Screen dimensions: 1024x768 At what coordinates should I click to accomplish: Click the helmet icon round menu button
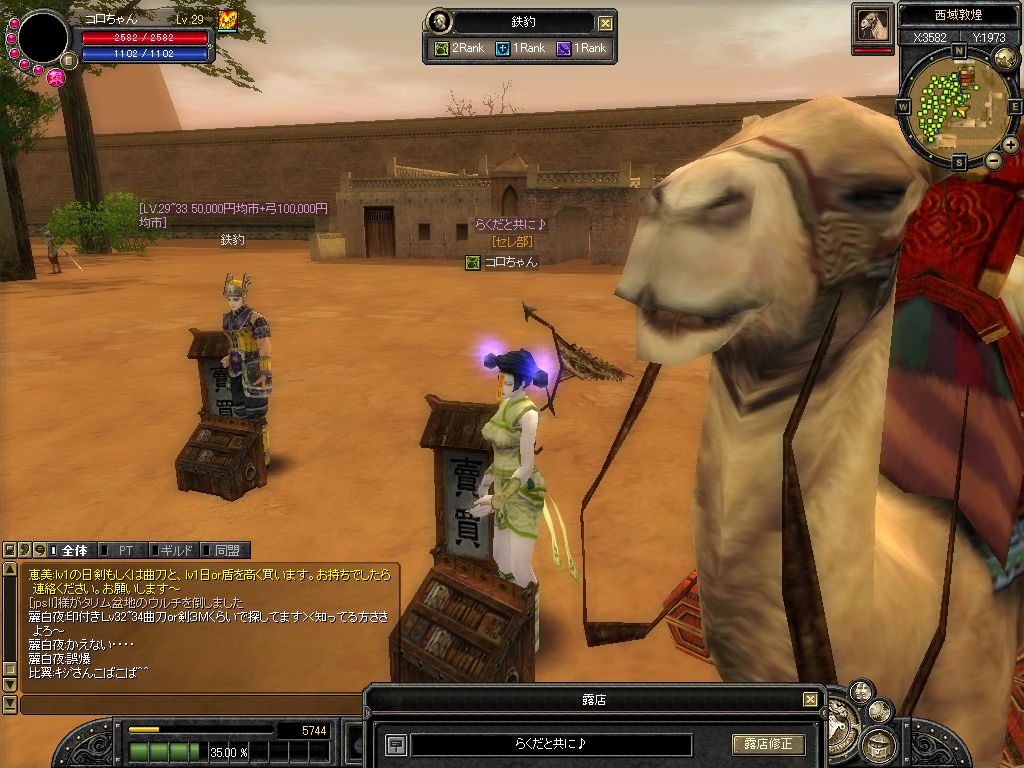click(x=880, y=744)
